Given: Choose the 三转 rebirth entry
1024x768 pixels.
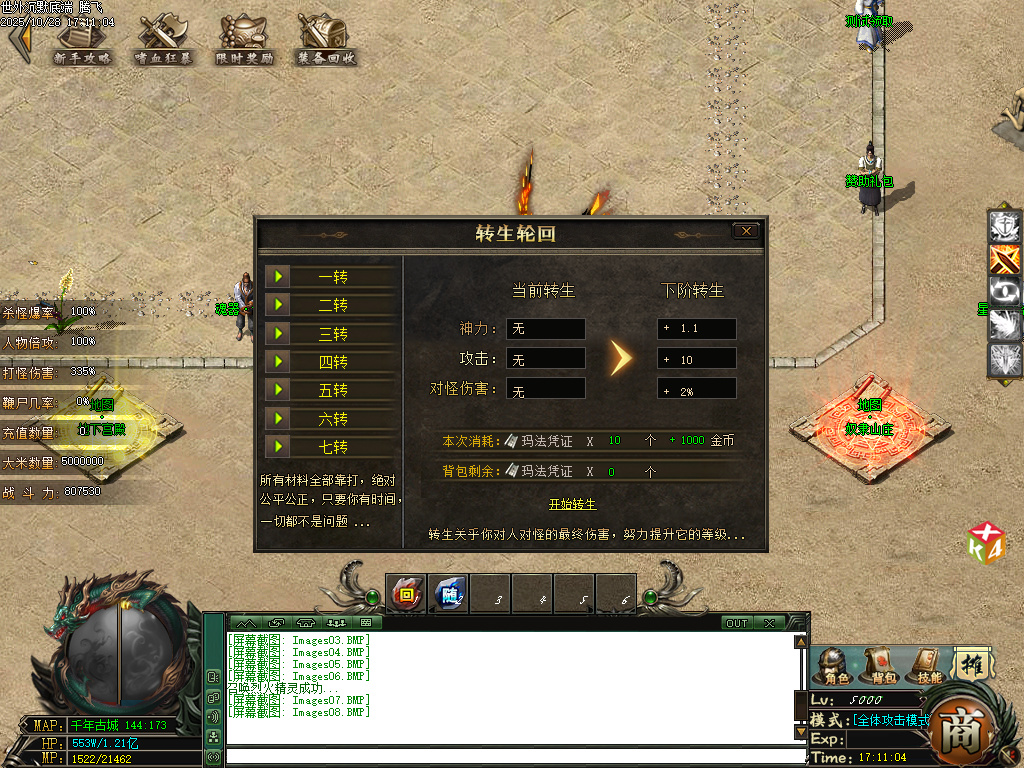Looking at the screenshot, I should (332, 334).
